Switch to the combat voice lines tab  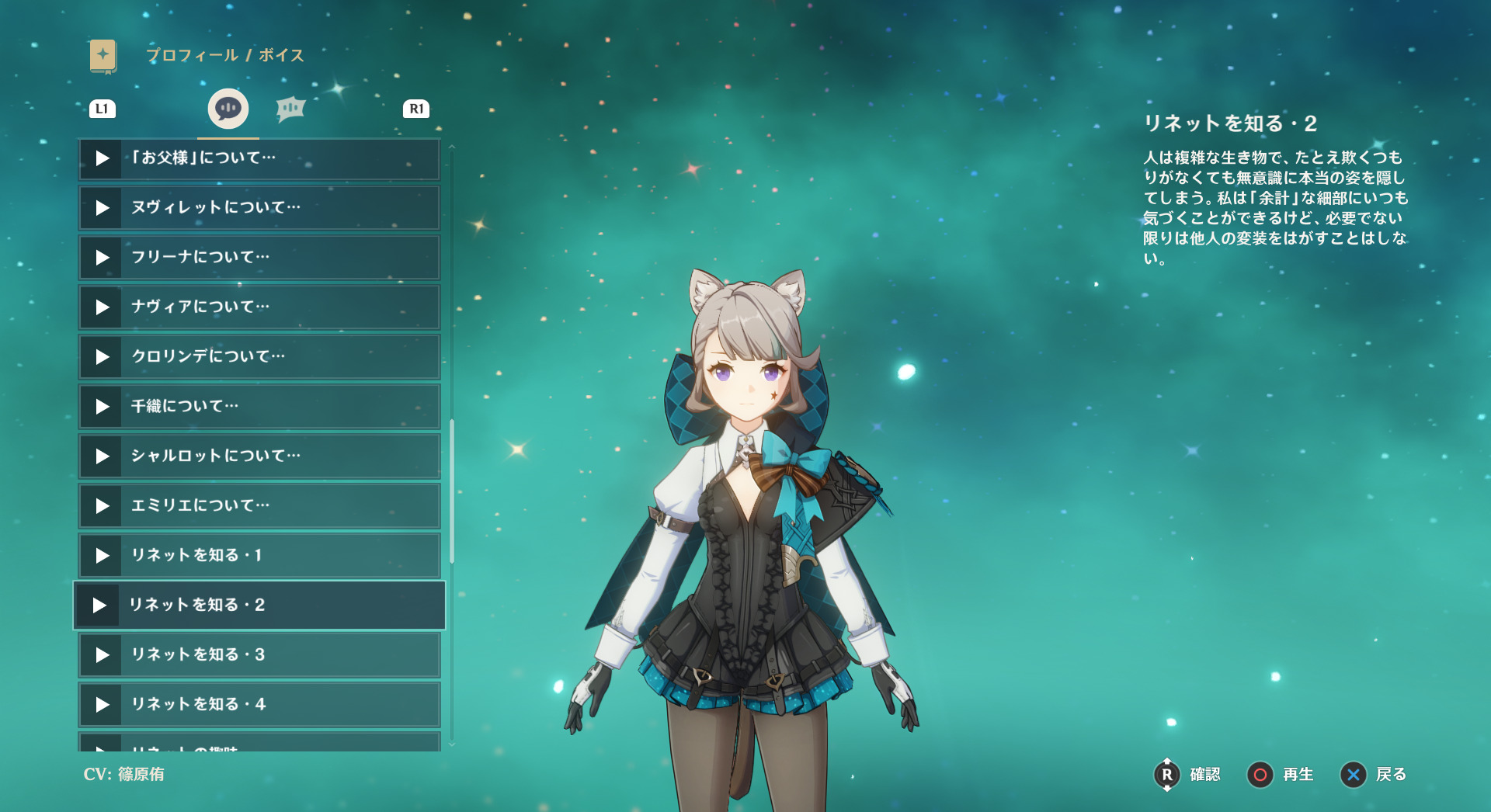pyautogui.click(x=290, y=109)
